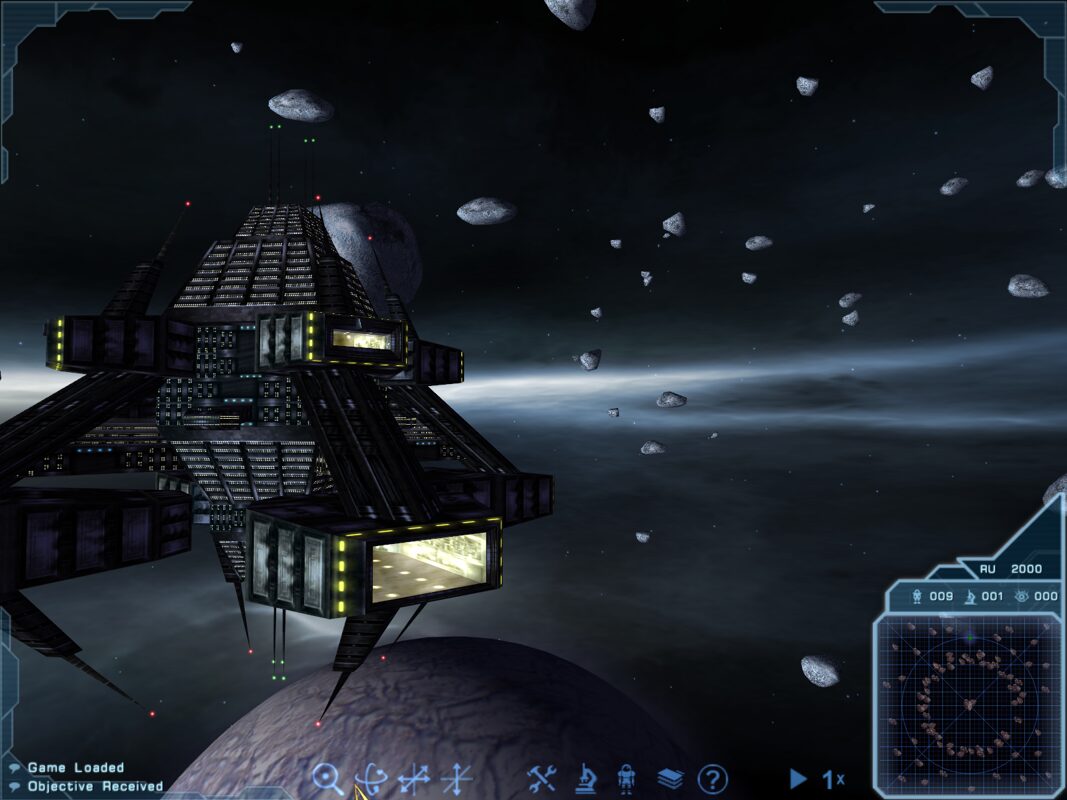1067x800 pixels.
Task: Open the microscope research menu
Action: click(585, 778)
